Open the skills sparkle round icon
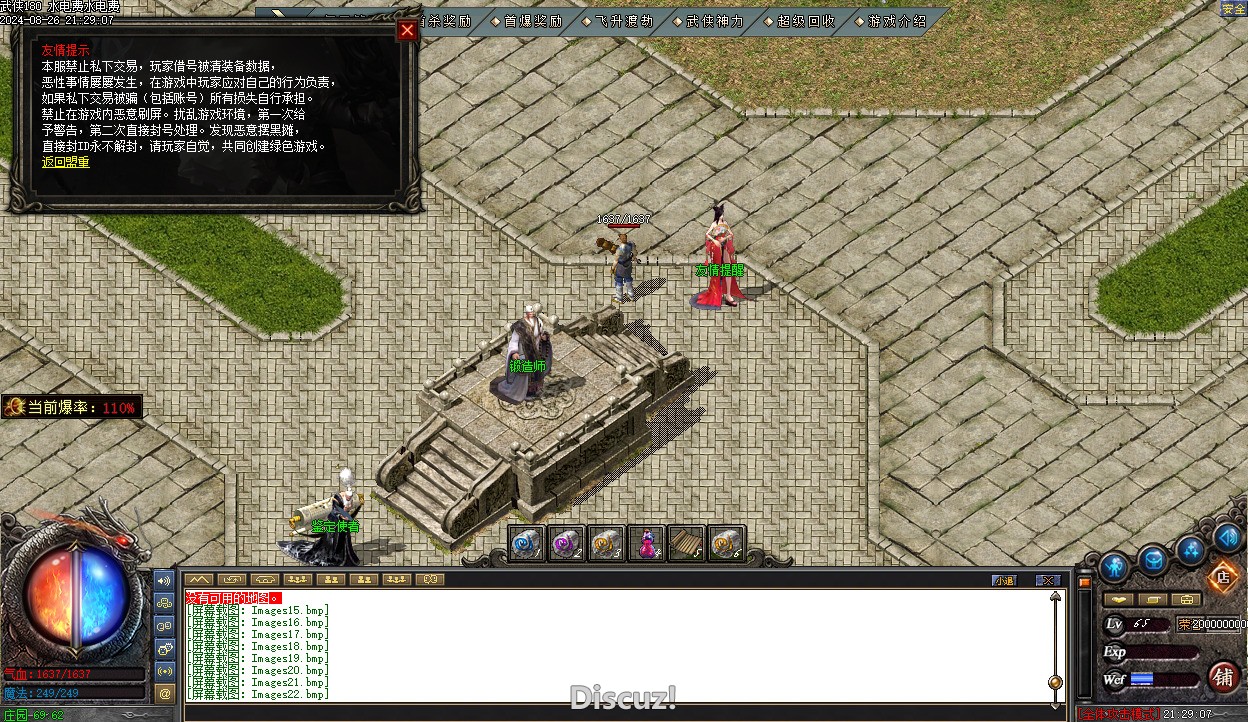The height and width of the screenshot is (722, 1248). [x=1190, y=548]
